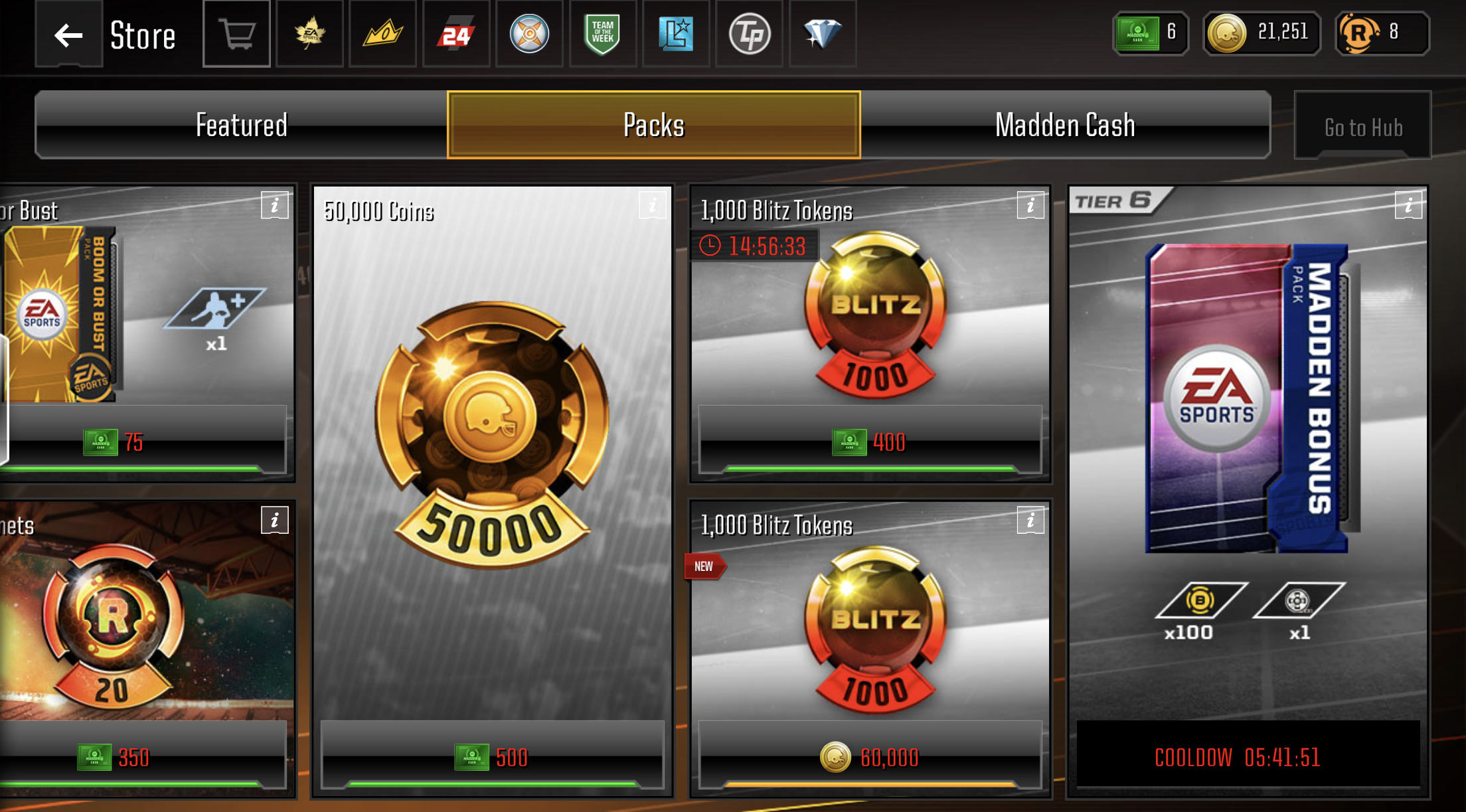Viewport: 1466px width, 812px height.
Task: Click the Go to Hub button
Action: point(1362,126)
